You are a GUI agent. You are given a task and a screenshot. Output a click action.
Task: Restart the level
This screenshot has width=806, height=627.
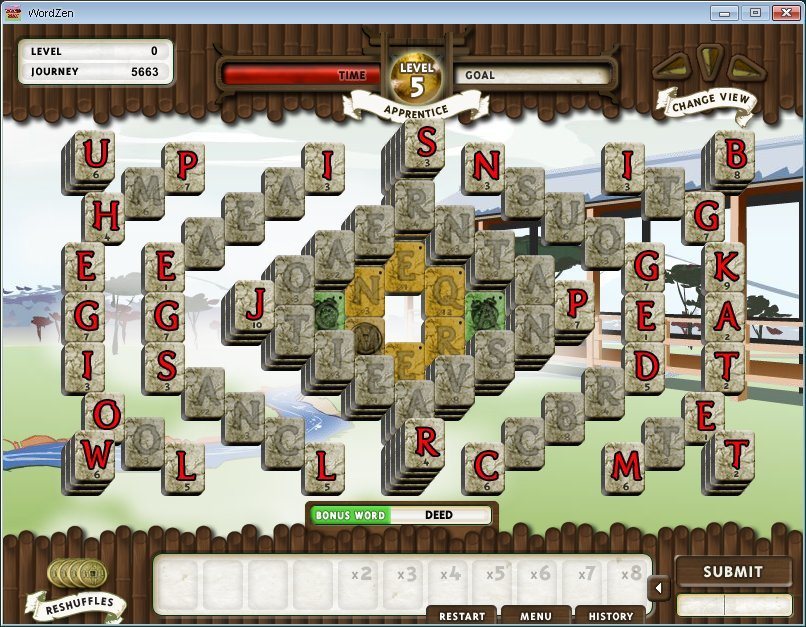pyautogui.click(x=462, y=616)
